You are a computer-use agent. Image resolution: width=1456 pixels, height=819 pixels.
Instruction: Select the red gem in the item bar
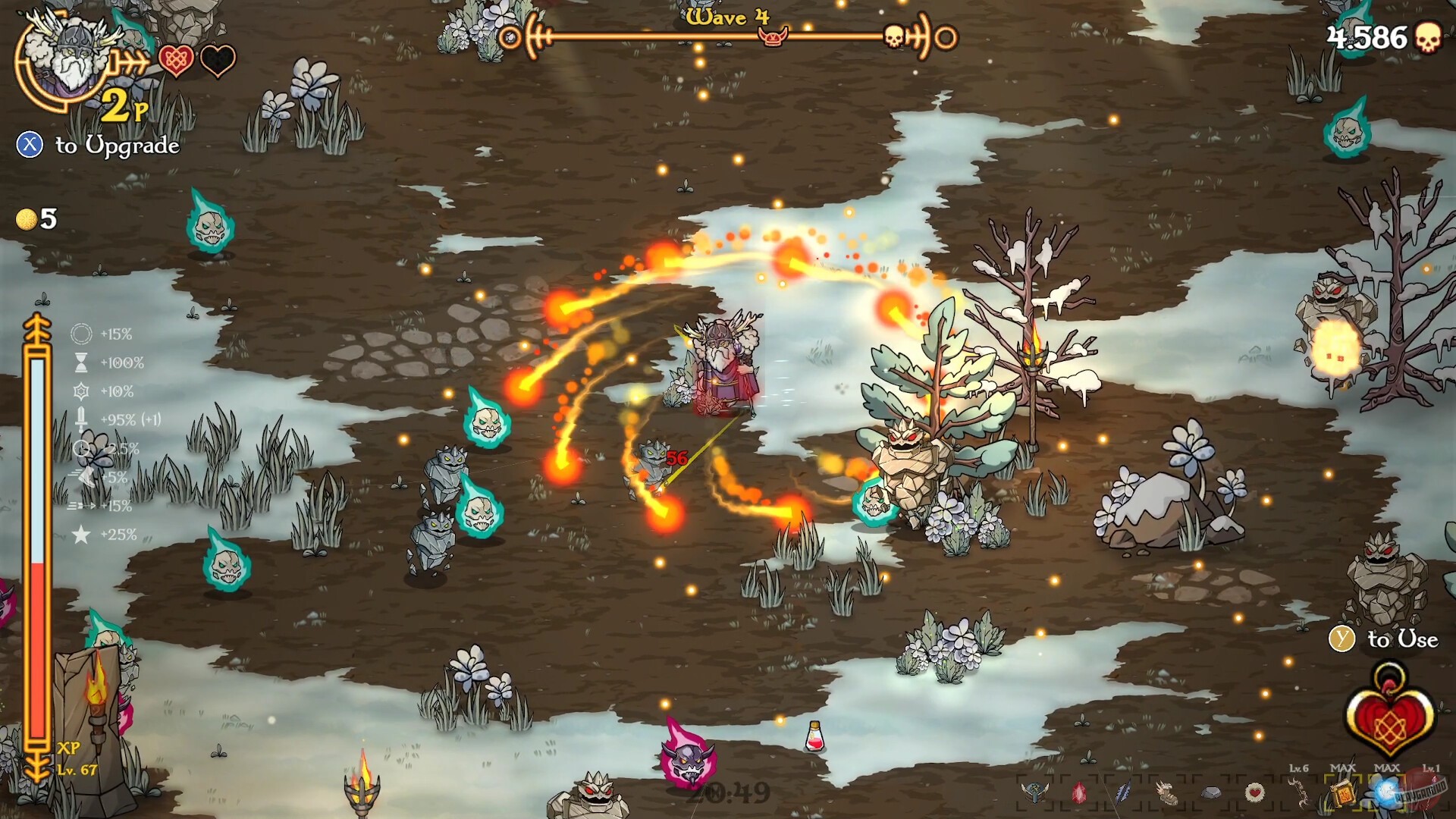pyautogui.click(x=1080, y=792)
